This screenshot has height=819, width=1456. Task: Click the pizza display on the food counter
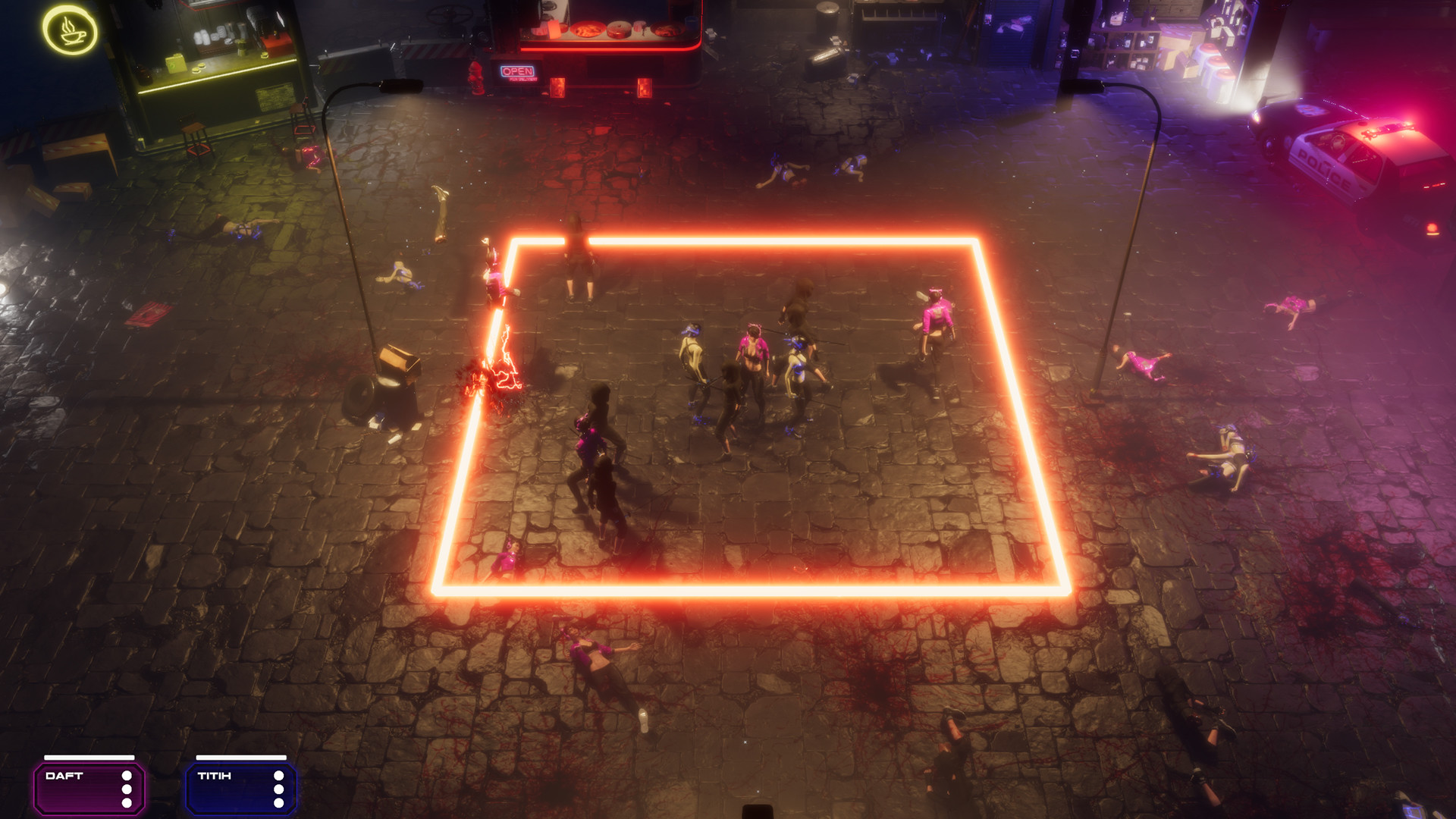pos(588,30)
